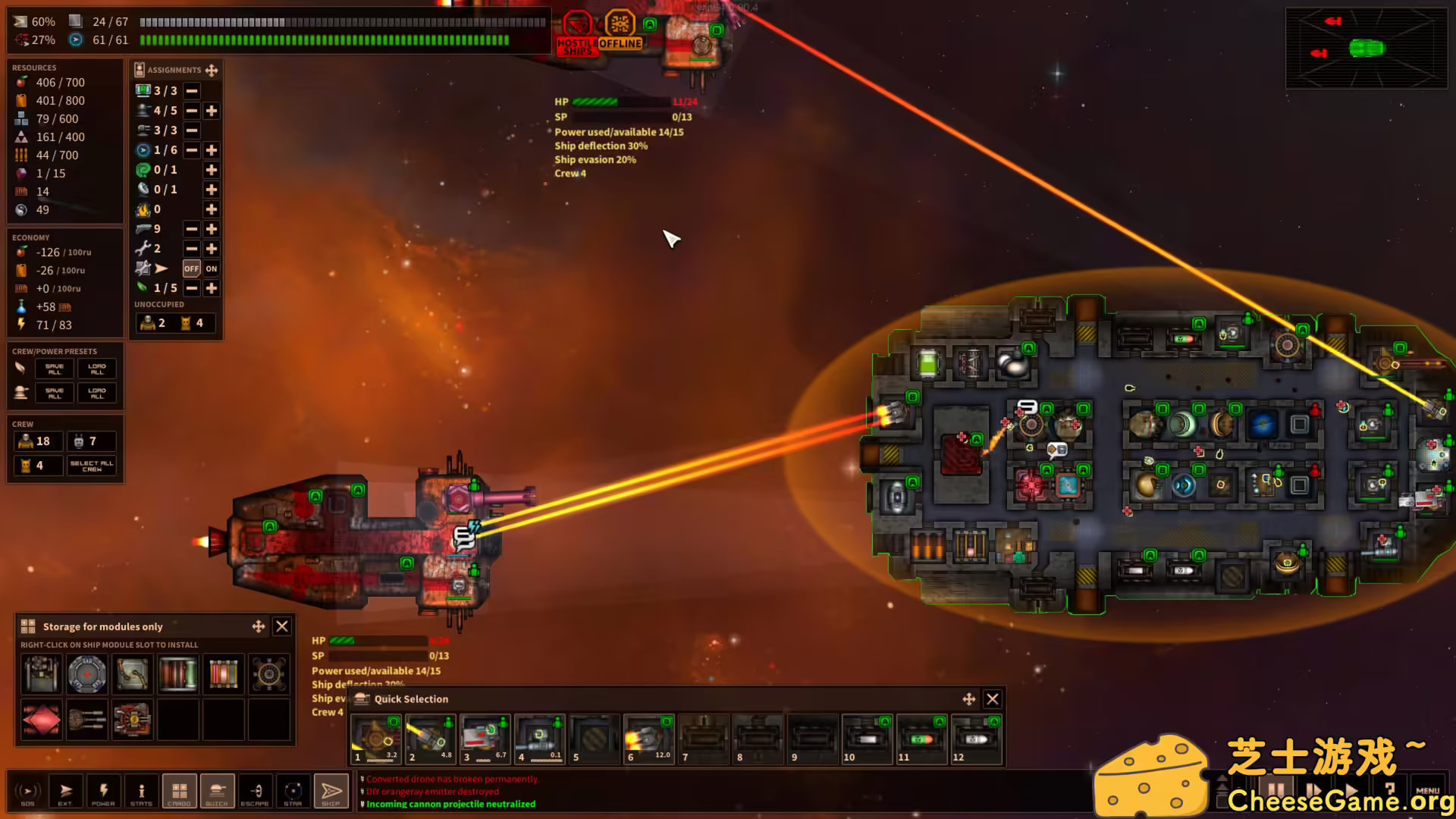Open the game Menu button
Image resolution: width=1456 pixels, height=819 pixels.
[1427, 792]
